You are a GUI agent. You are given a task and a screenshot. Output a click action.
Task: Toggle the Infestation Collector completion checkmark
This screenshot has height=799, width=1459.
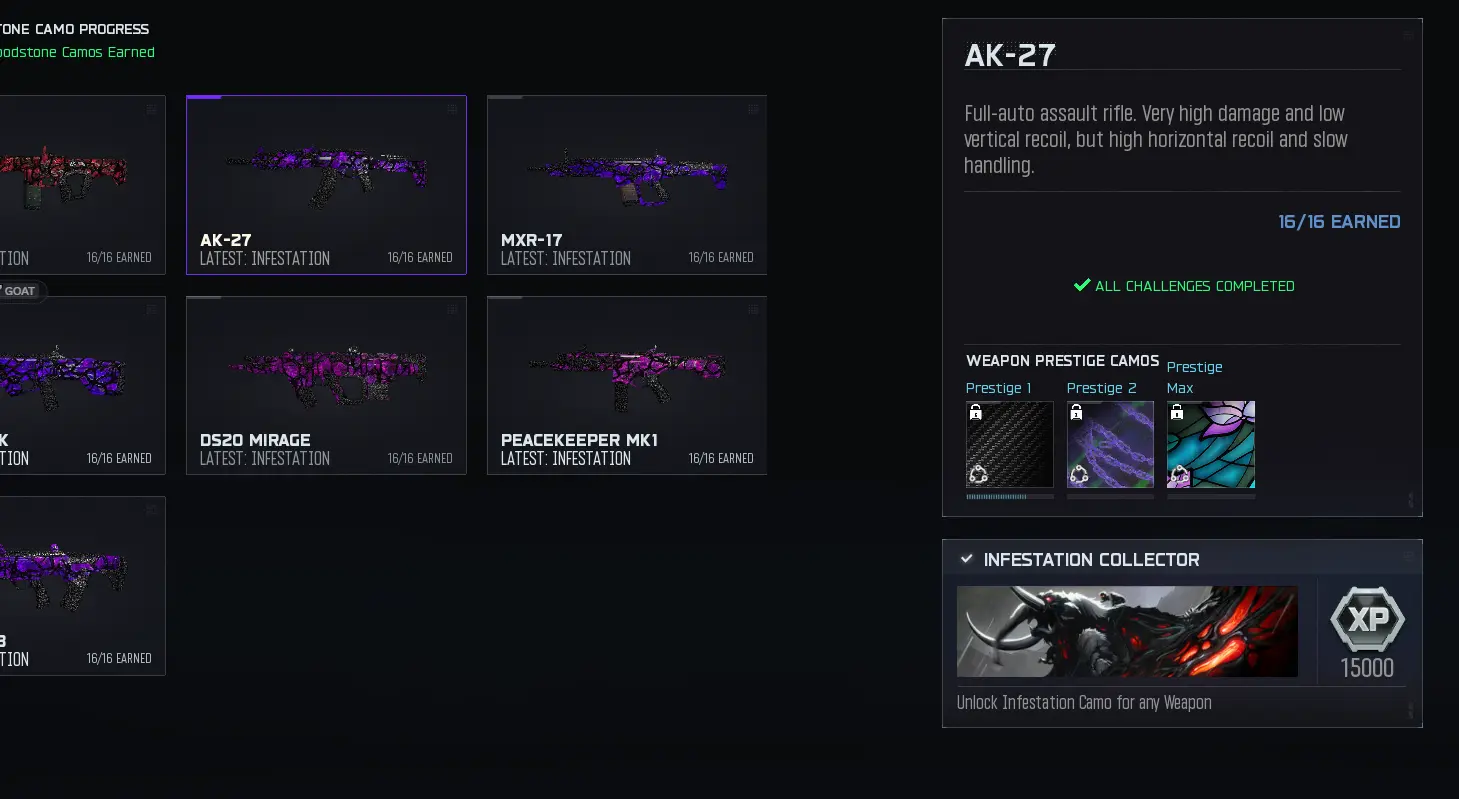[966, 559]
